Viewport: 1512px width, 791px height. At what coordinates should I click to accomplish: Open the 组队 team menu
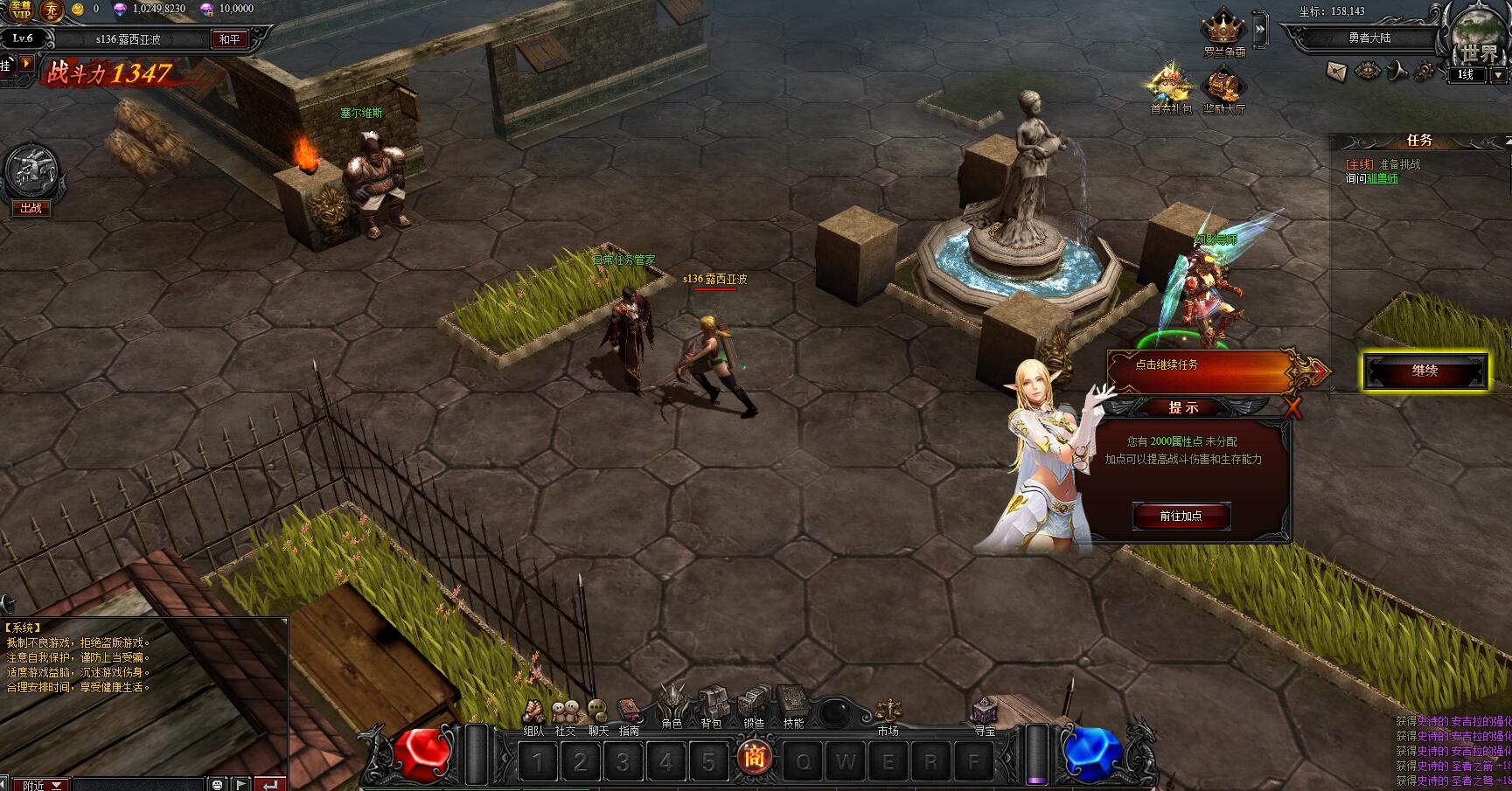(x=533, y=715)
